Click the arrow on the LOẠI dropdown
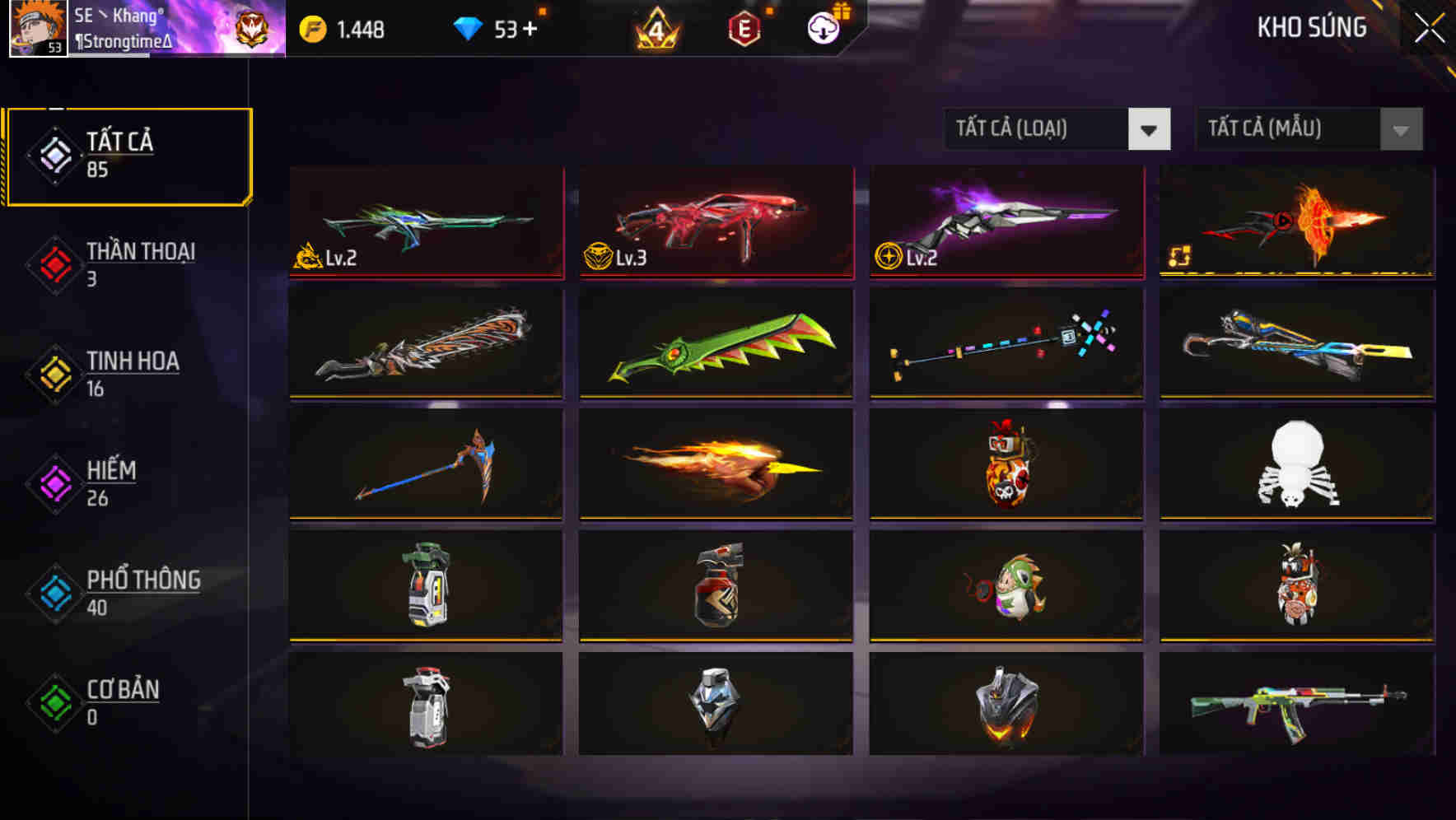Screen dimensions: 1456x820 click(1150, 129)
